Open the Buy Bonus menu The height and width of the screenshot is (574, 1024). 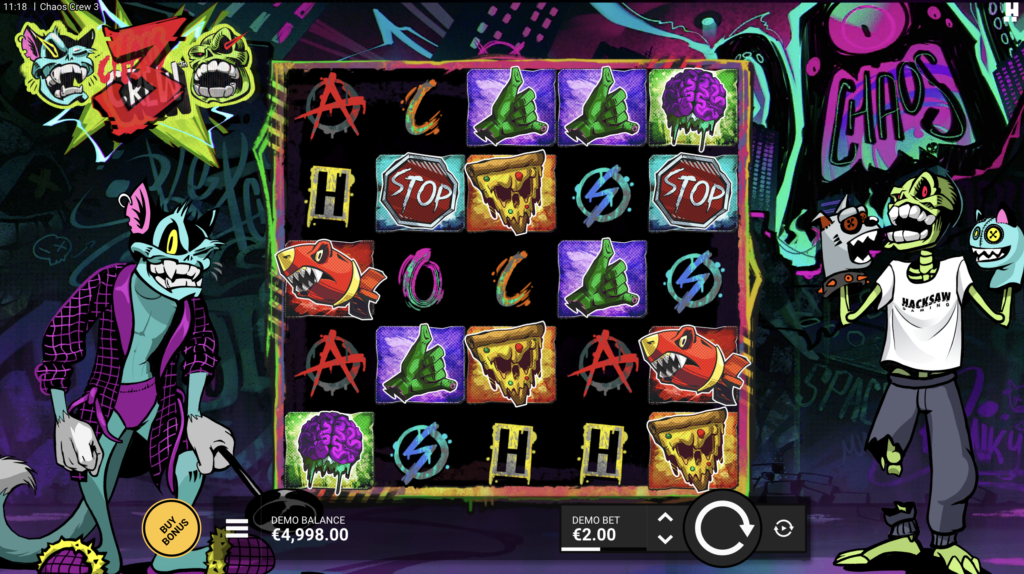172,527
